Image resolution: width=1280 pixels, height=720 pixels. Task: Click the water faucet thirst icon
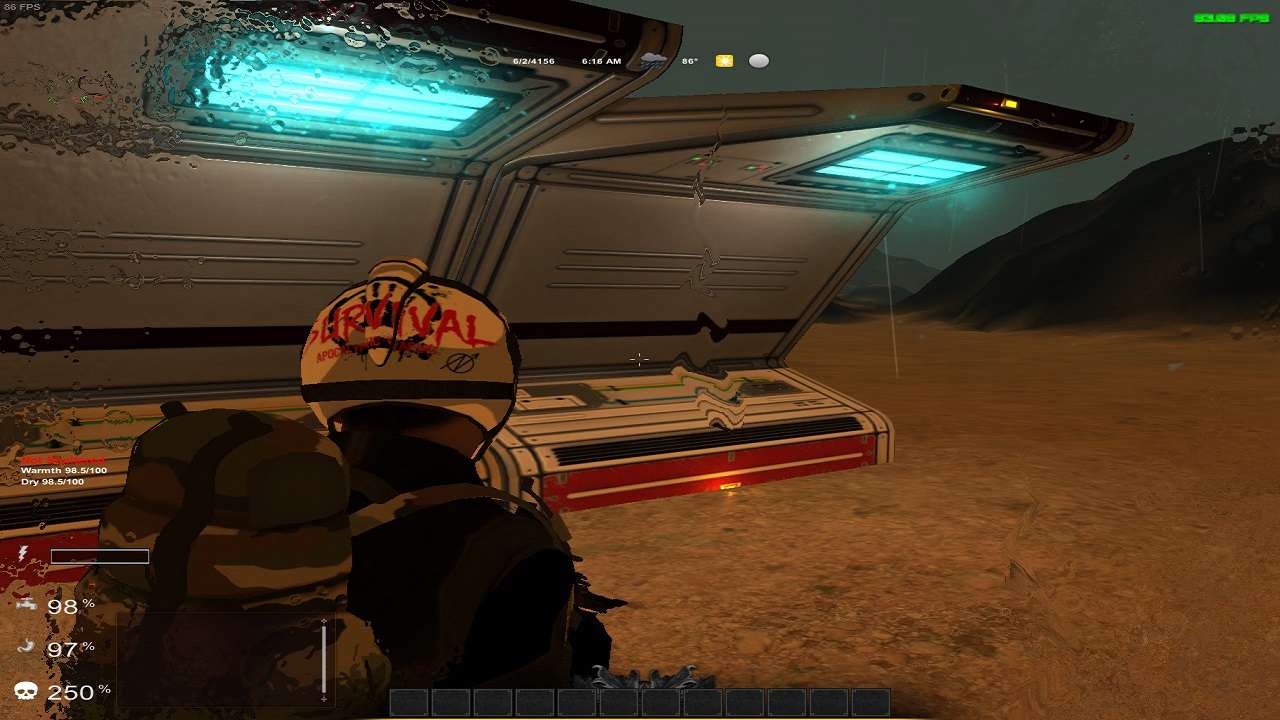(27, 606)
